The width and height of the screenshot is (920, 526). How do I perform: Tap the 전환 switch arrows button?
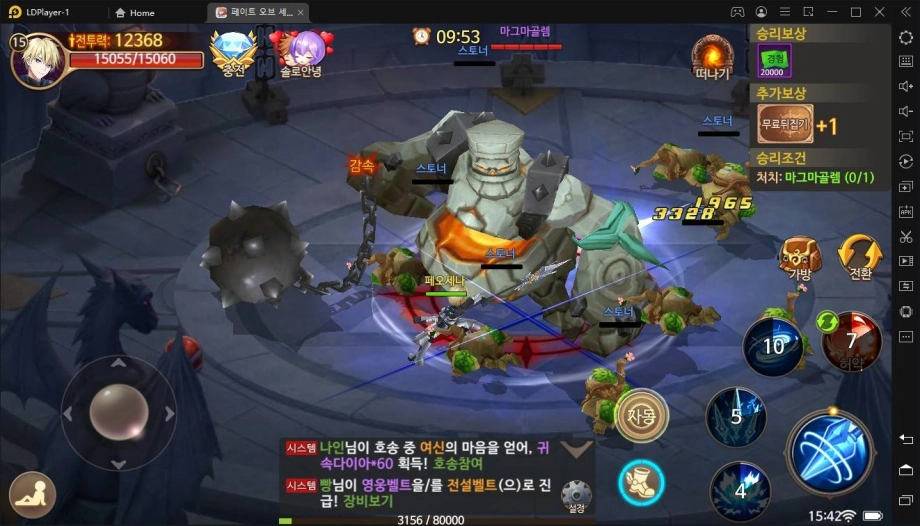(x=859, y=257)
